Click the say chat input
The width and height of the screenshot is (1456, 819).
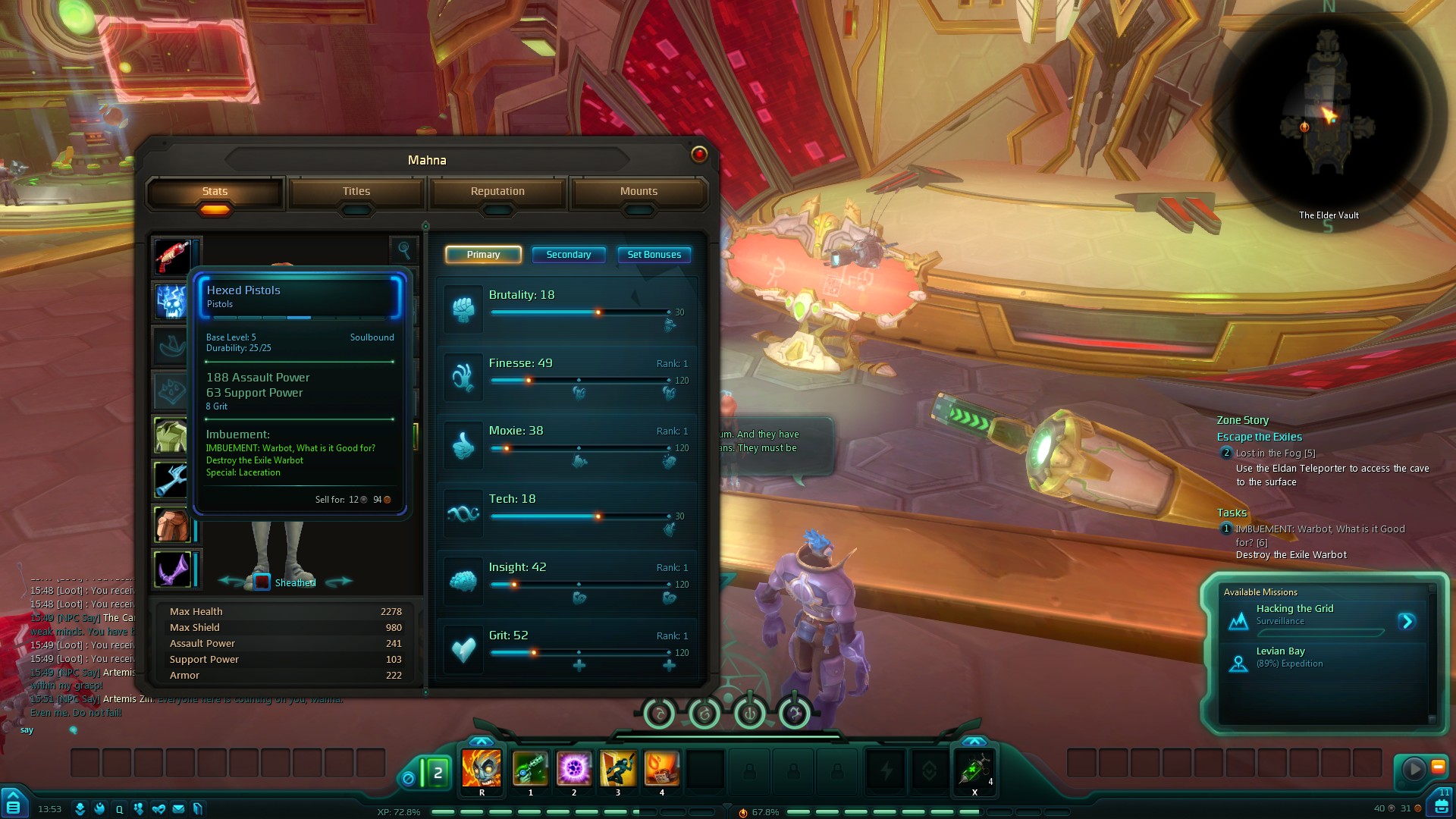(x=27, y=730)
